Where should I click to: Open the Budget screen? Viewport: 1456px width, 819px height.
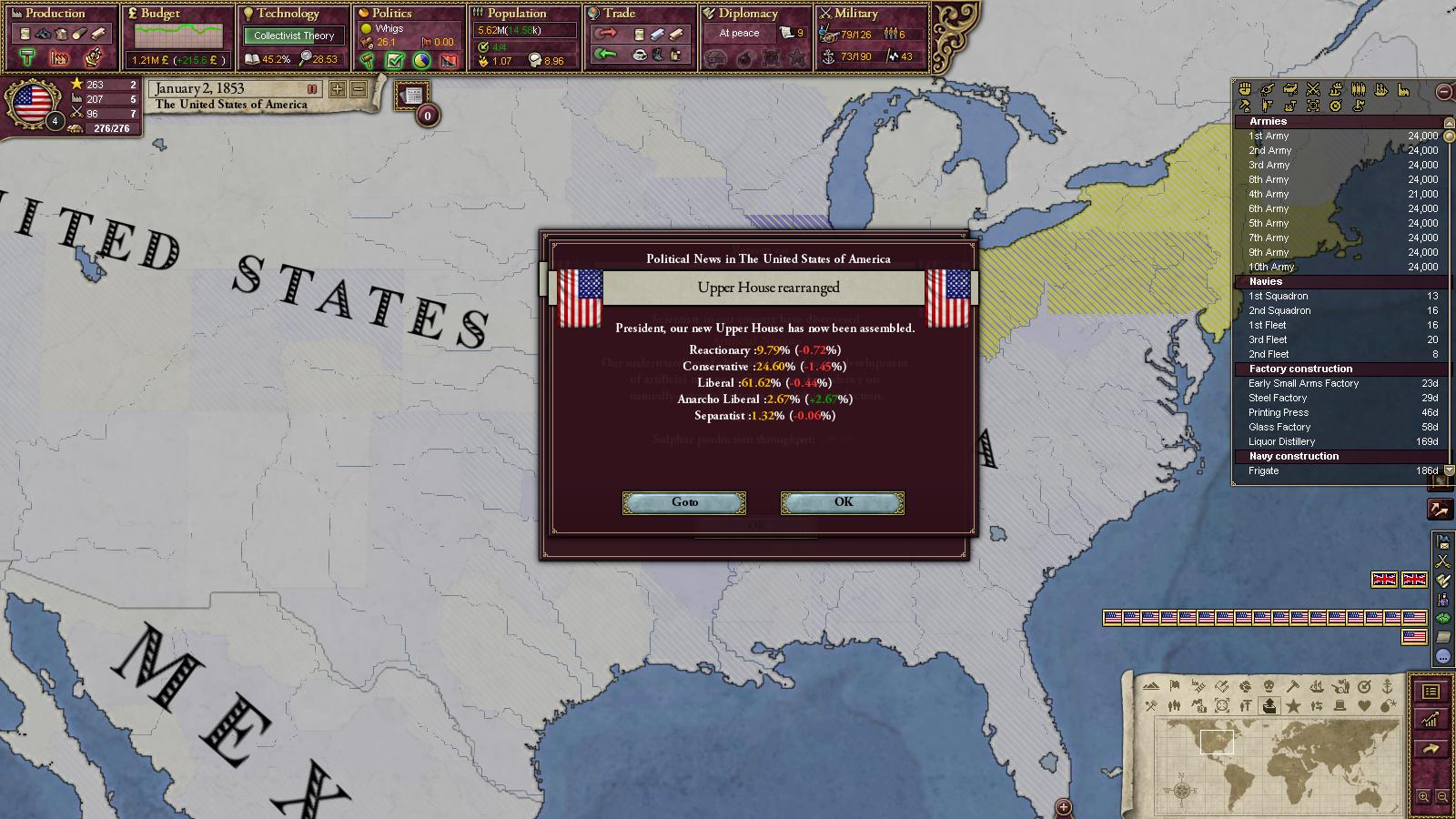click(160, 14)
